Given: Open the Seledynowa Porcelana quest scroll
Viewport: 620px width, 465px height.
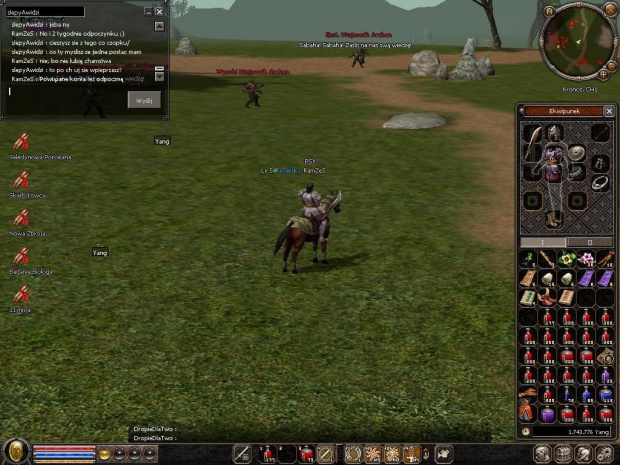Looking at the screenshot, I should click(x=21, y=143).
